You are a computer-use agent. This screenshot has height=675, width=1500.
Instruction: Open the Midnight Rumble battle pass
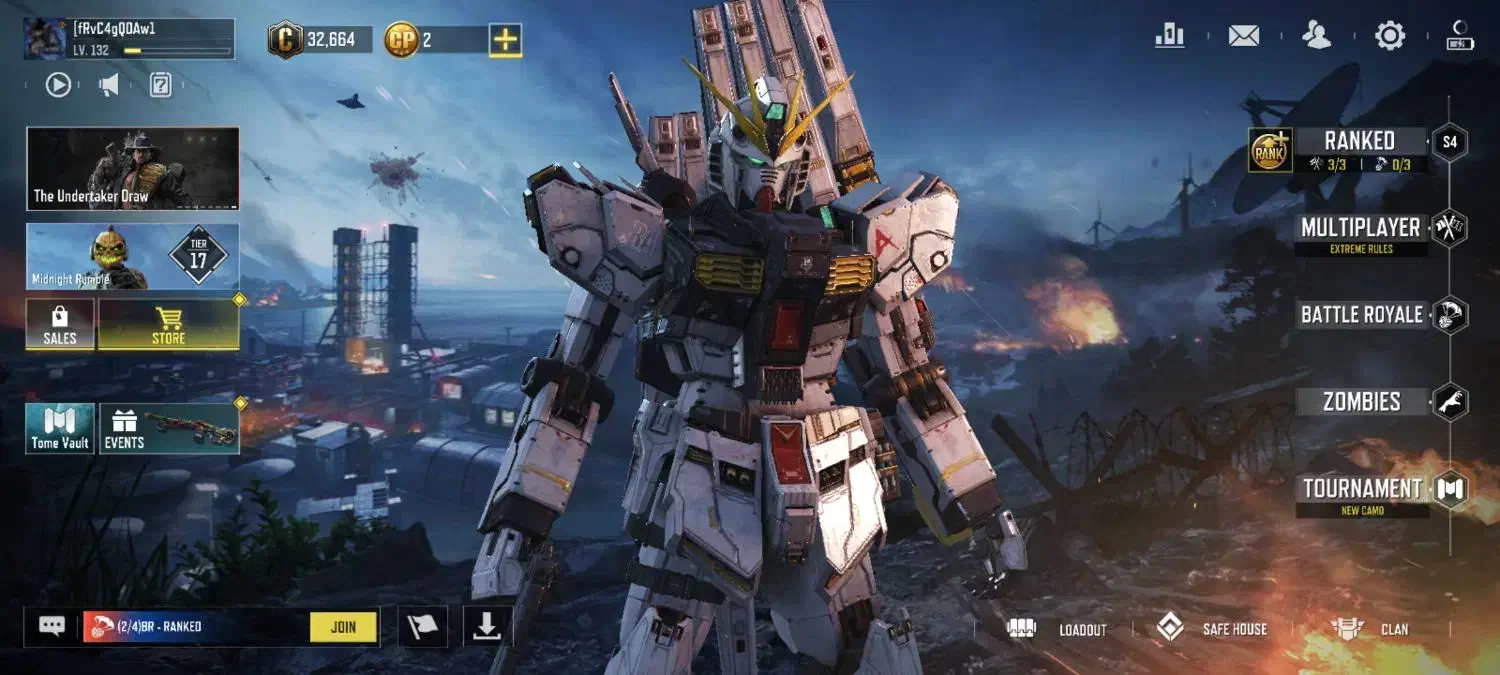[133, 256]
